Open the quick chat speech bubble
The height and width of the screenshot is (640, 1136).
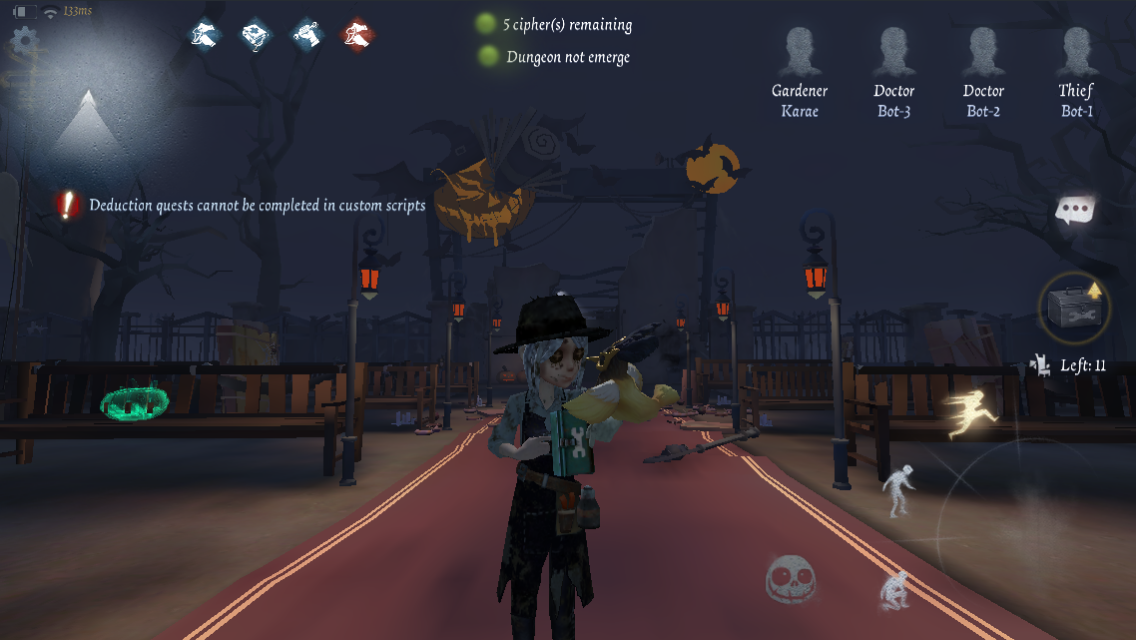(1076, 210)
